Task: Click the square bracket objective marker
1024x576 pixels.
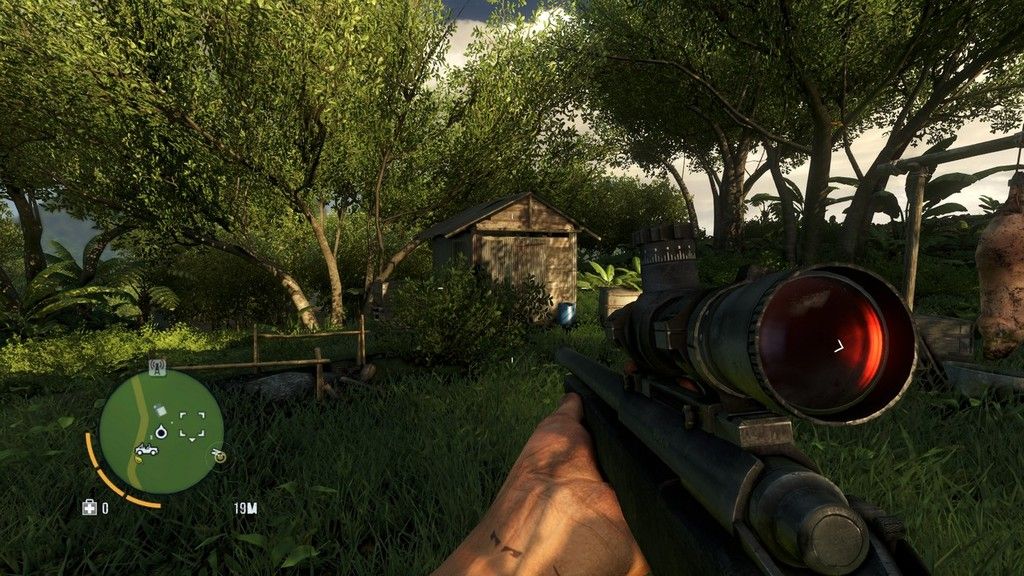Action: point(192,425)
